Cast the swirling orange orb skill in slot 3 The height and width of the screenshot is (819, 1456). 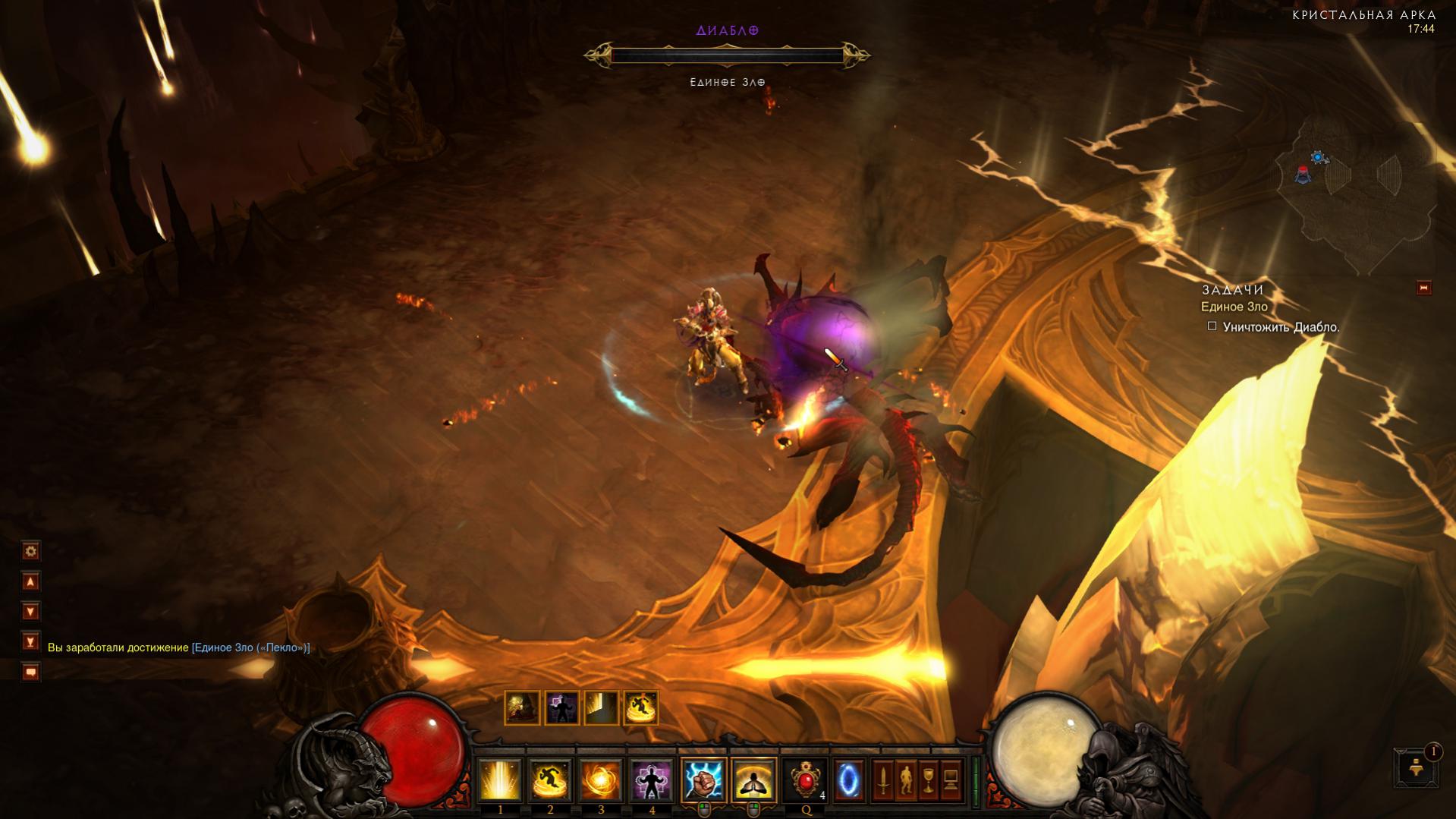[x=601, y=780]
